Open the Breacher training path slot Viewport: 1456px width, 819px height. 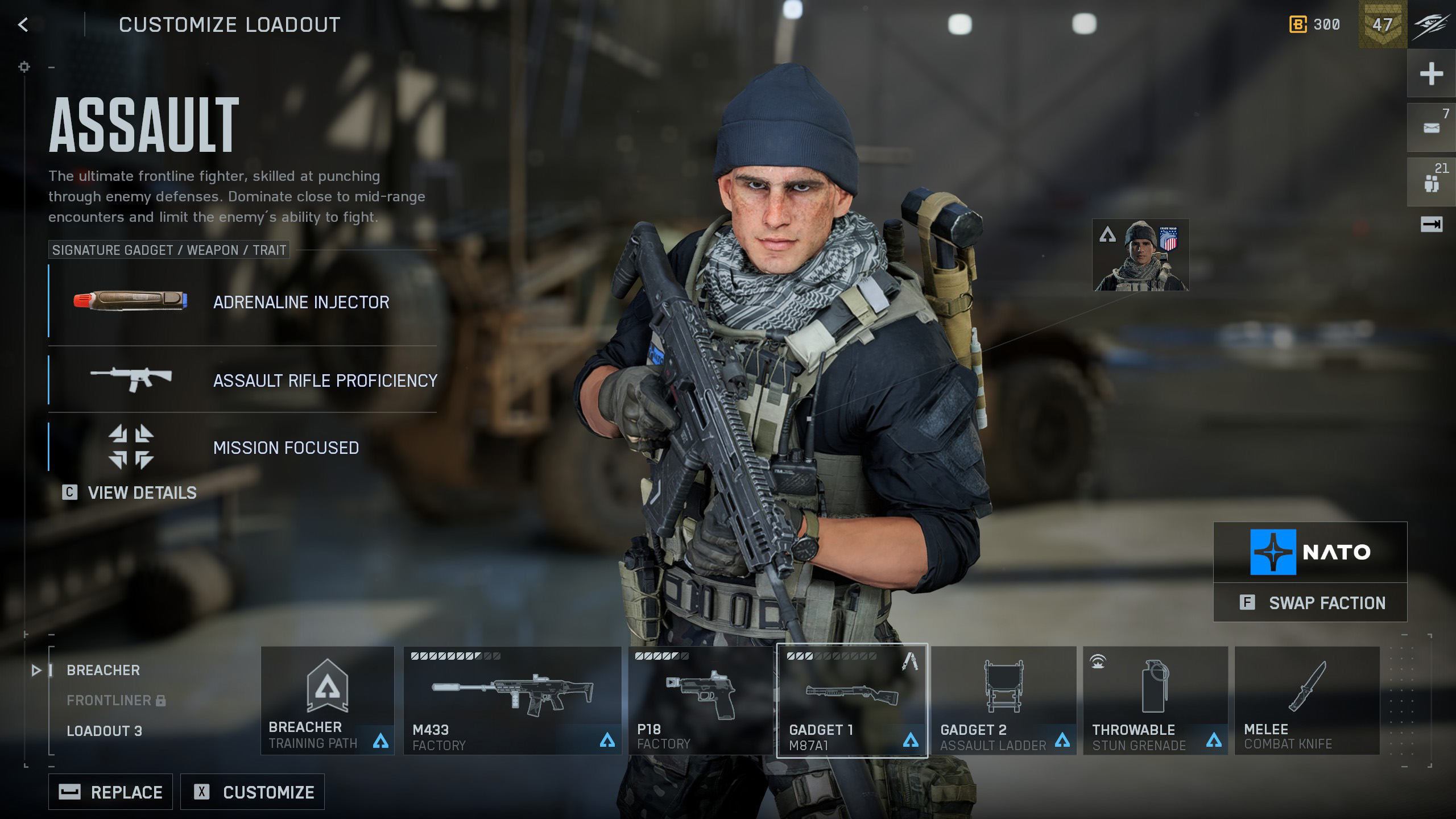click(327, 700)
